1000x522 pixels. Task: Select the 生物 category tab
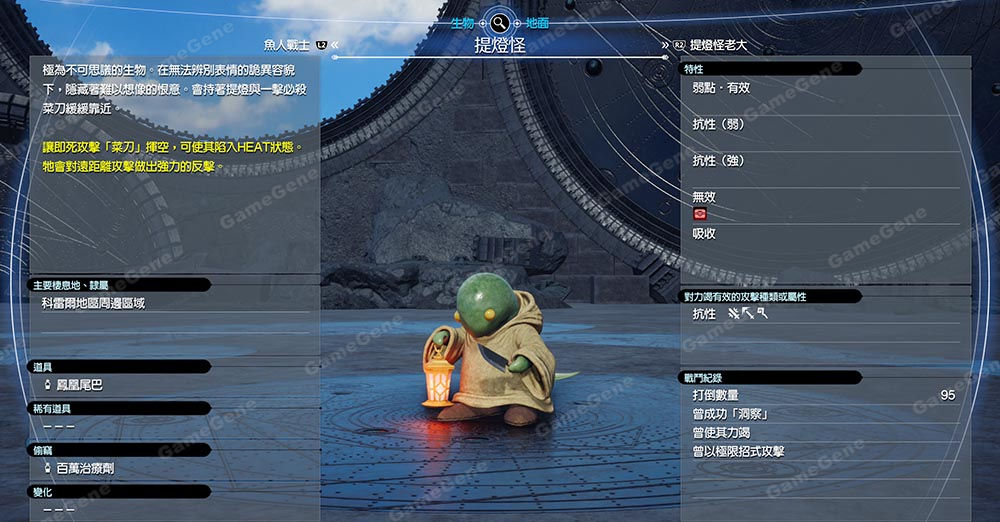coord(462,22)
